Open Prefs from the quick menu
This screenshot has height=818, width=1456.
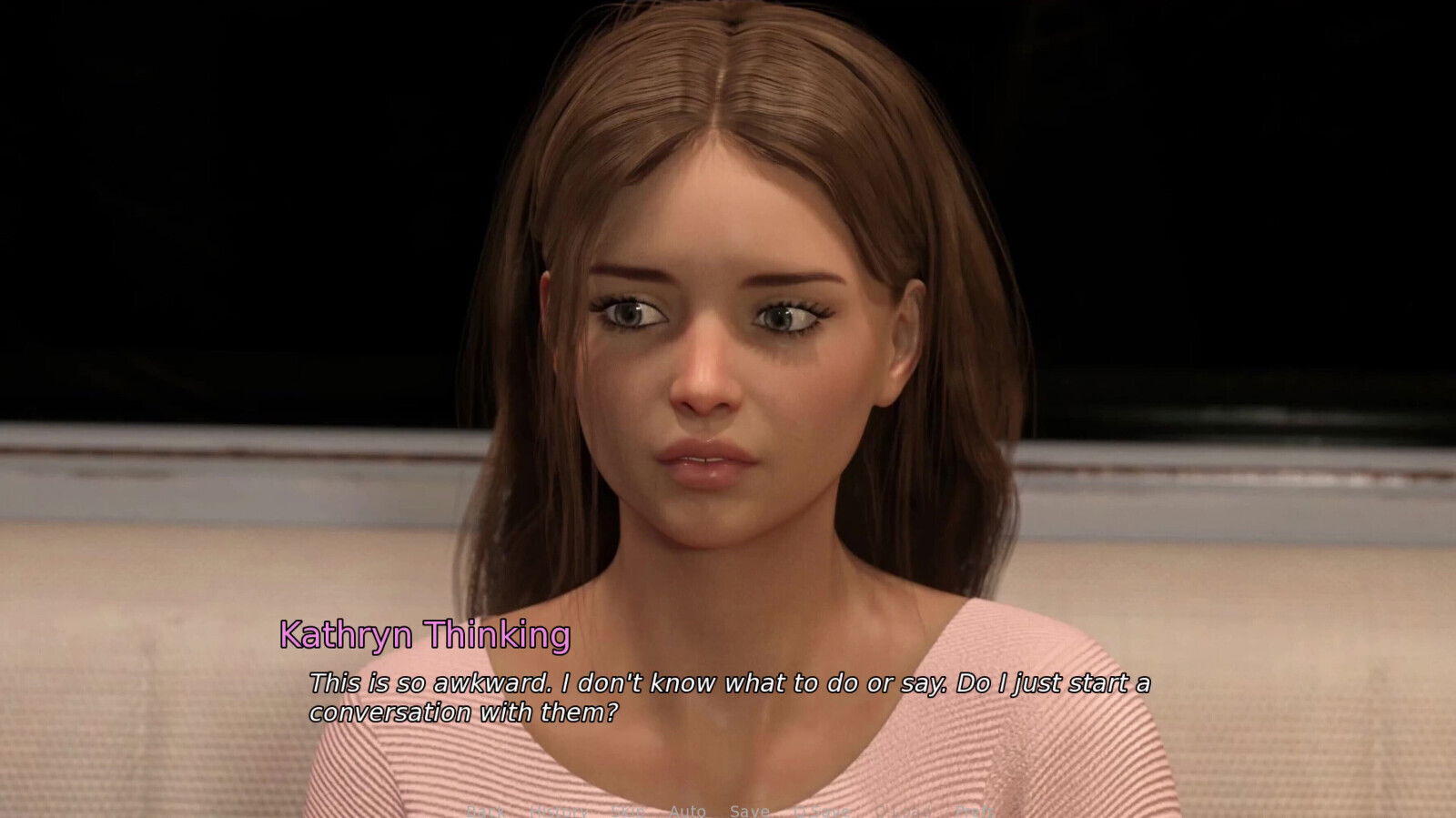pyautogui.click(x=976, y=811)
